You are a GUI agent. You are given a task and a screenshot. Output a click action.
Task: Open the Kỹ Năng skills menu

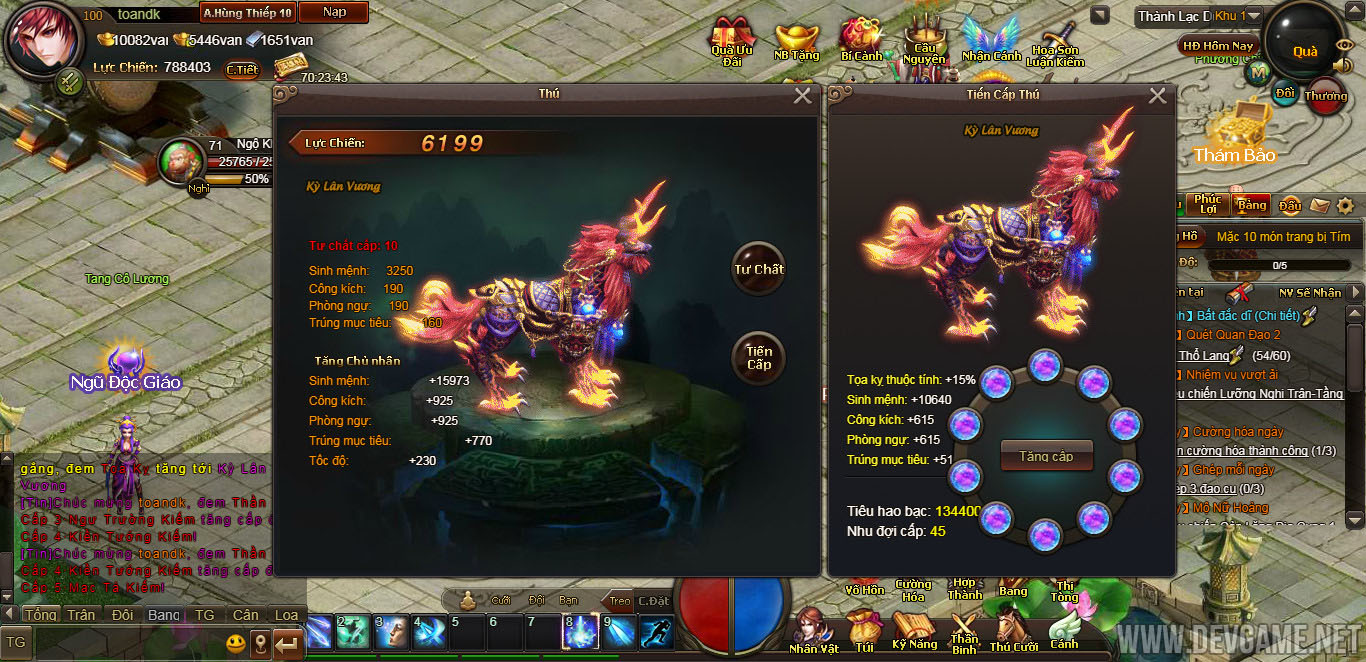pos(914,629)
